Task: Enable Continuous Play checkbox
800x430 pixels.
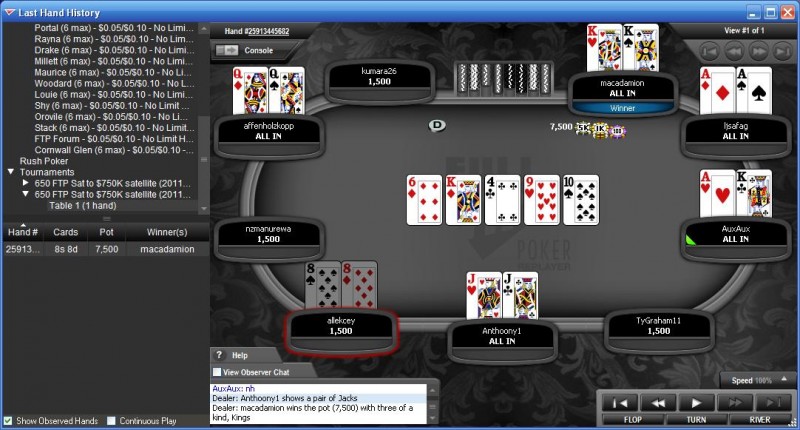Action: (x=112, y=421)
